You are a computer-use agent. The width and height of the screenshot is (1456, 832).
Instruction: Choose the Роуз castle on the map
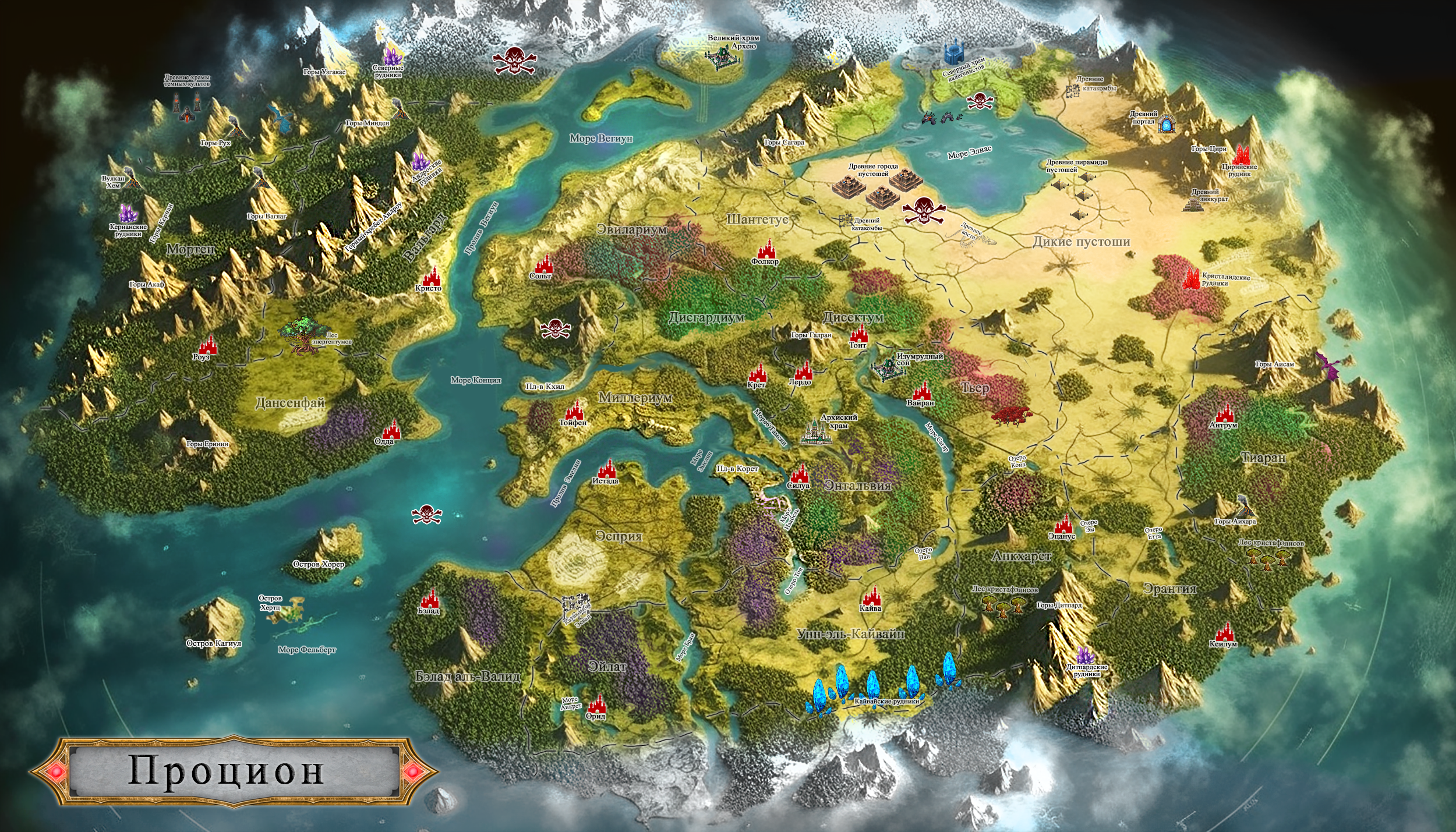coord(207,345)
